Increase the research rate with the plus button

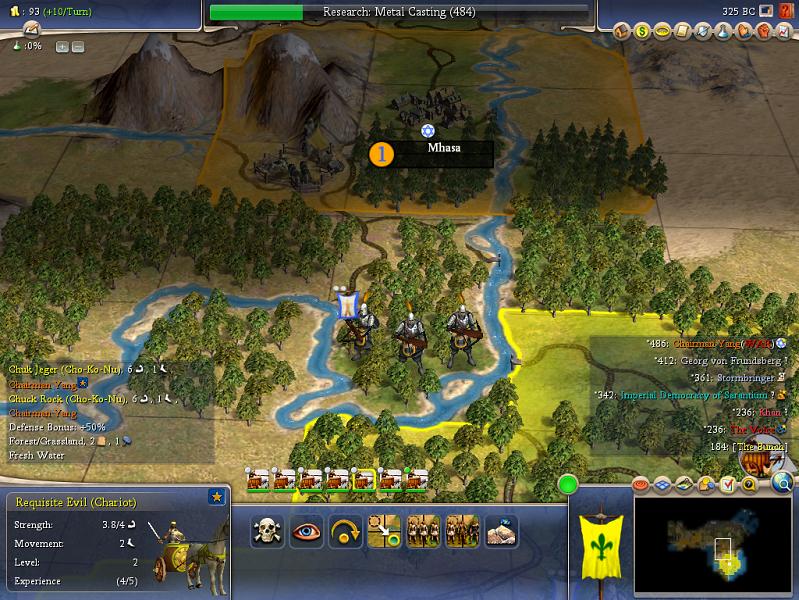[61, 47]
